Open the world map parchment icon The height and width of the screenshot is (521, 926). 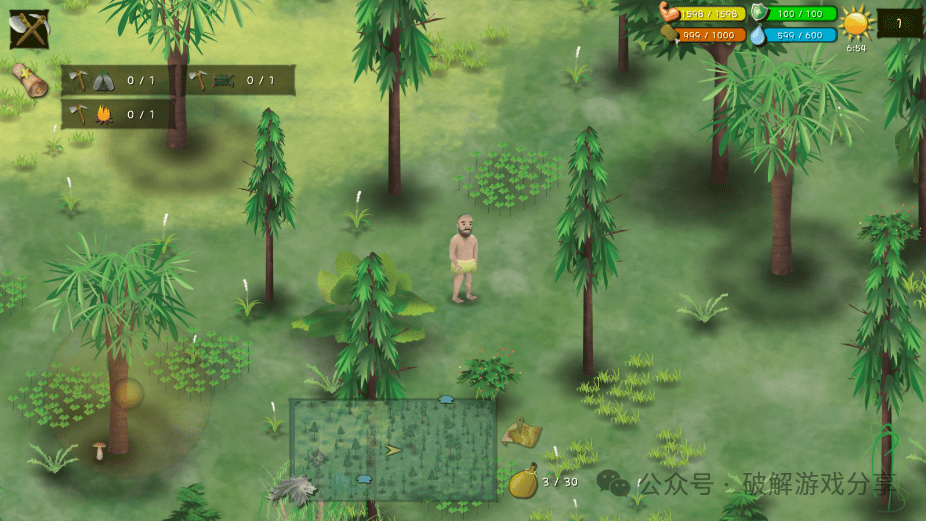coord(522,433)
